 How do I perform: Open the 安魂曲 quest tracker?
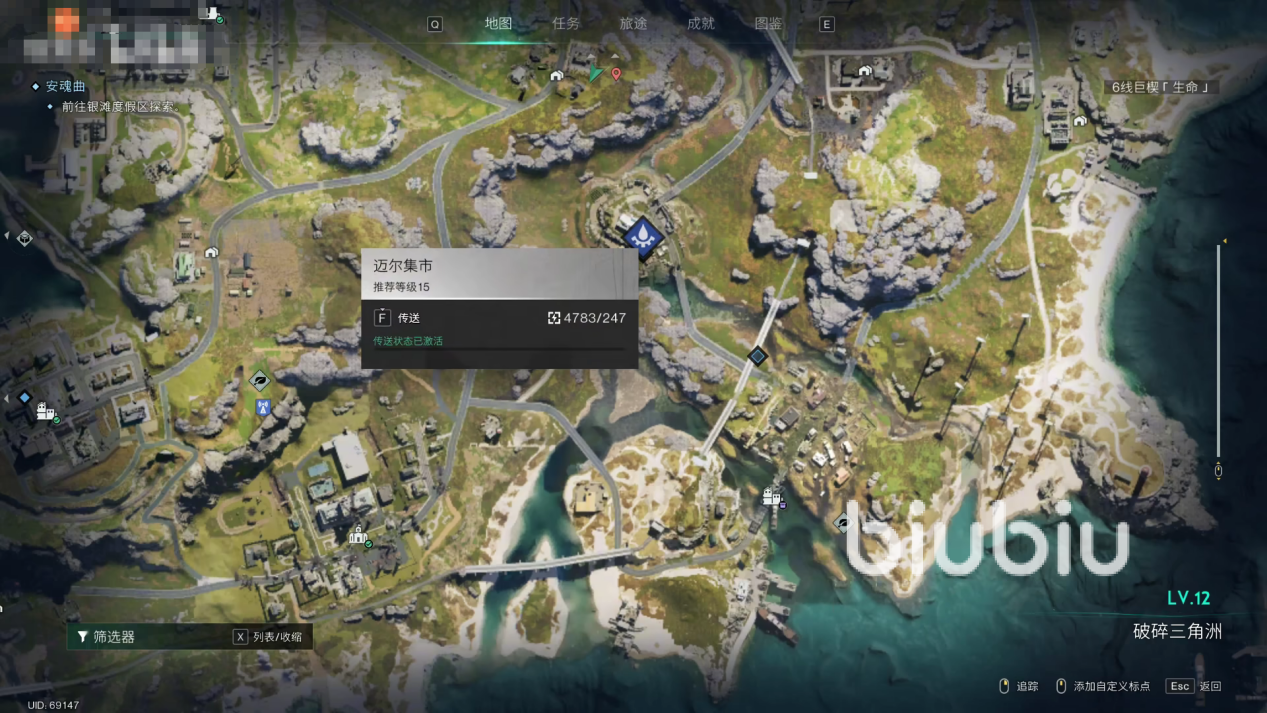[x=66, y=87]
